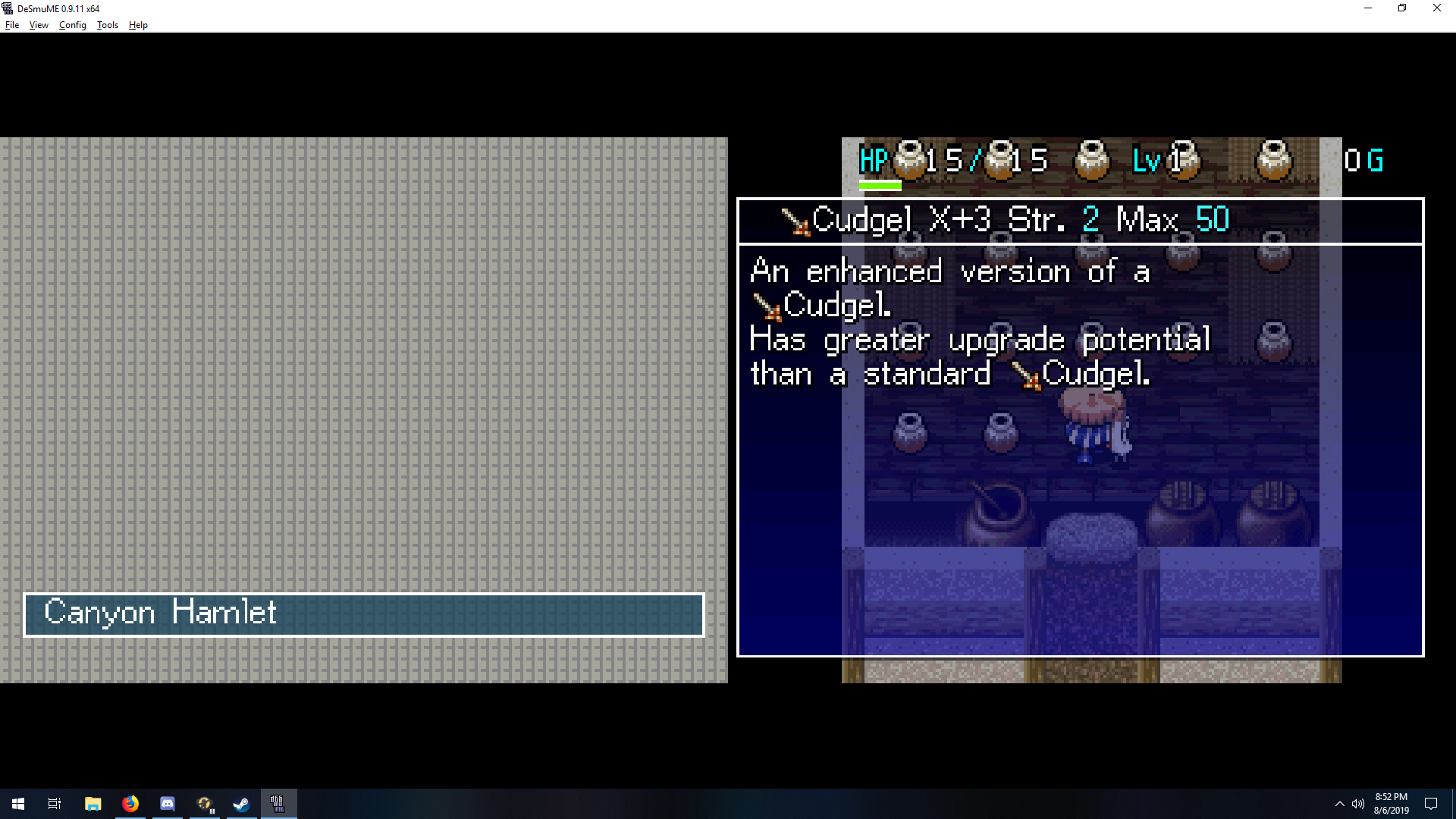
Task: Open the File menu
Action: (x=12, y=25)
